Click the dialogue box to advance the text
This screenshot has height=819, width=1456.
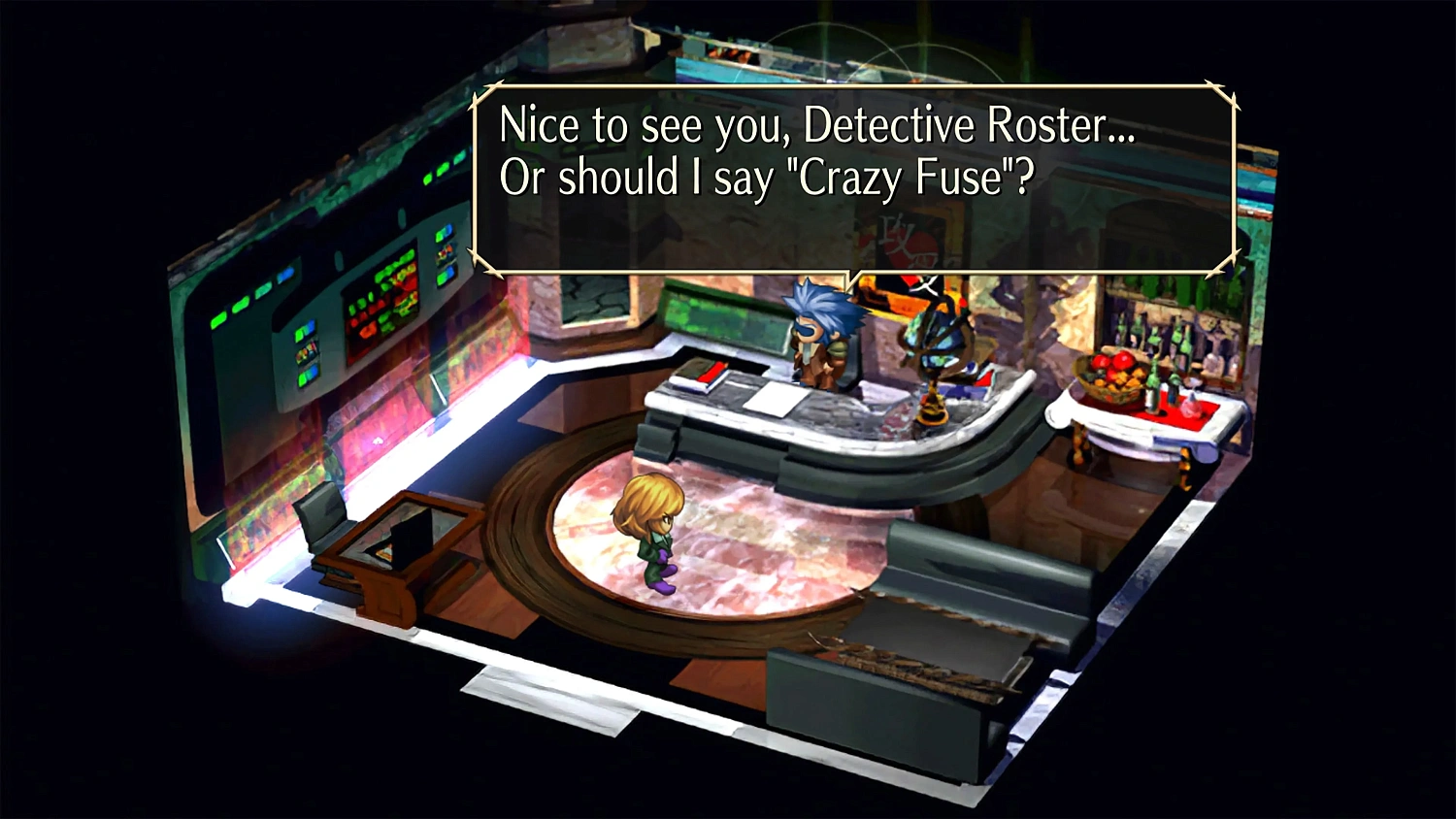point(854,175)
